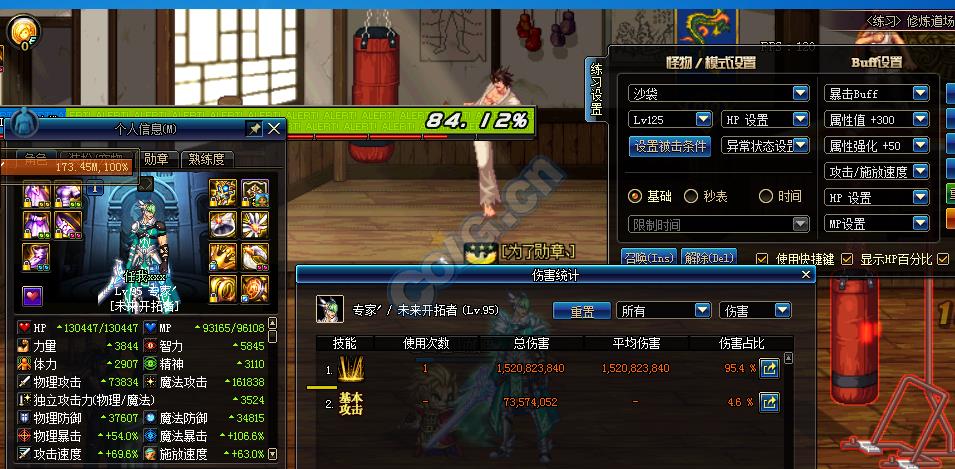Click the 召唤(Ins) summon button

pyautogui.click(x=649, y=258)
